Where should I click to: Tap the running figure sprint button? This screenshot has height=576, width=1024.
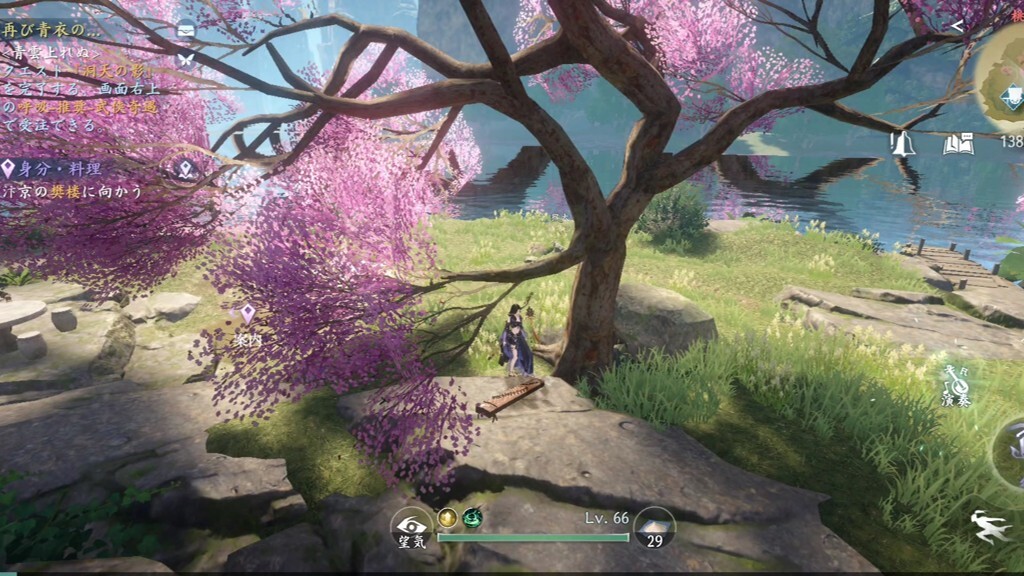[x=990, y=527]
